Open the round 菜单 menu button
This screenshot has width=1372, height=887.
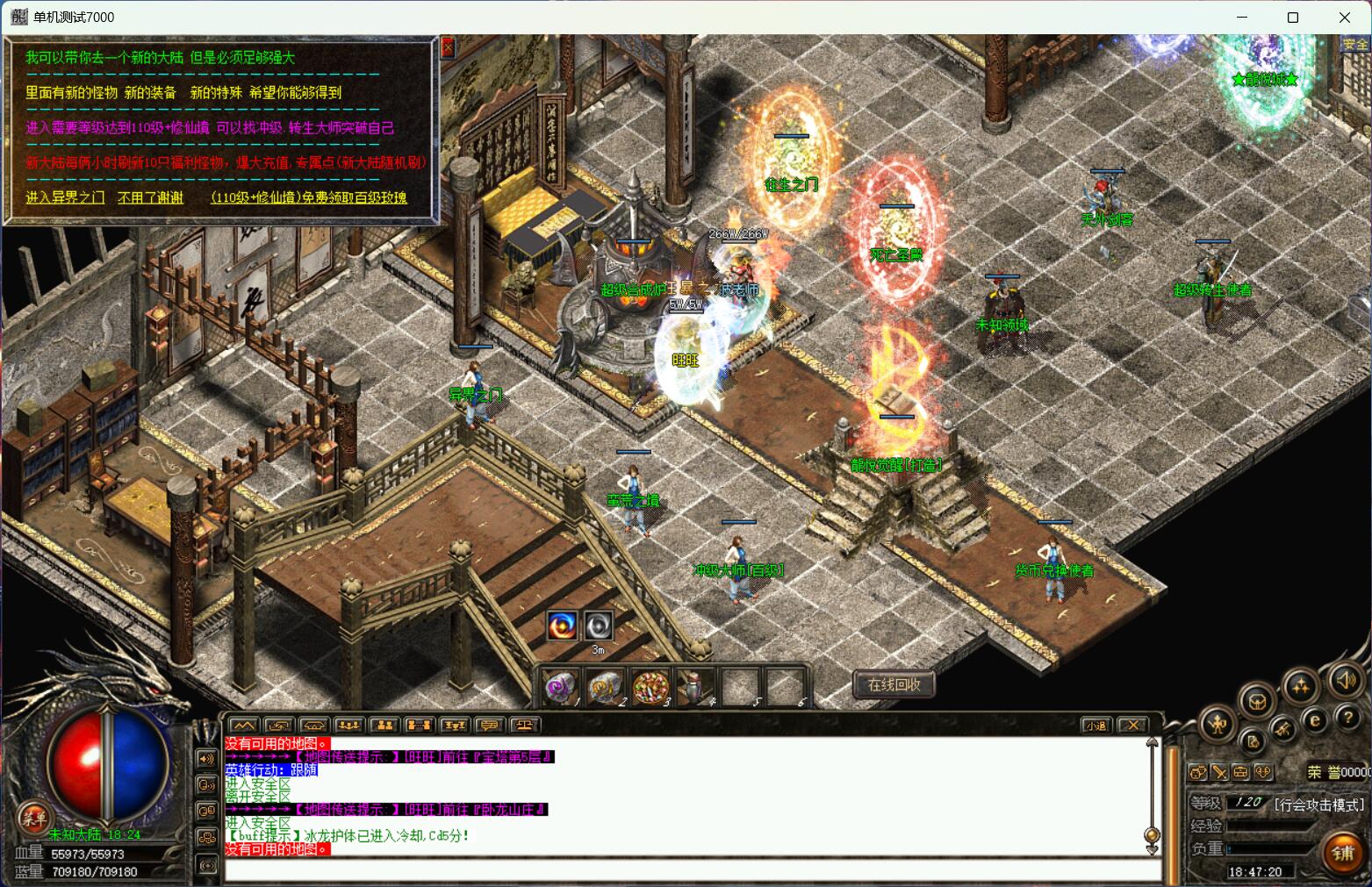[x=34, y=819]
